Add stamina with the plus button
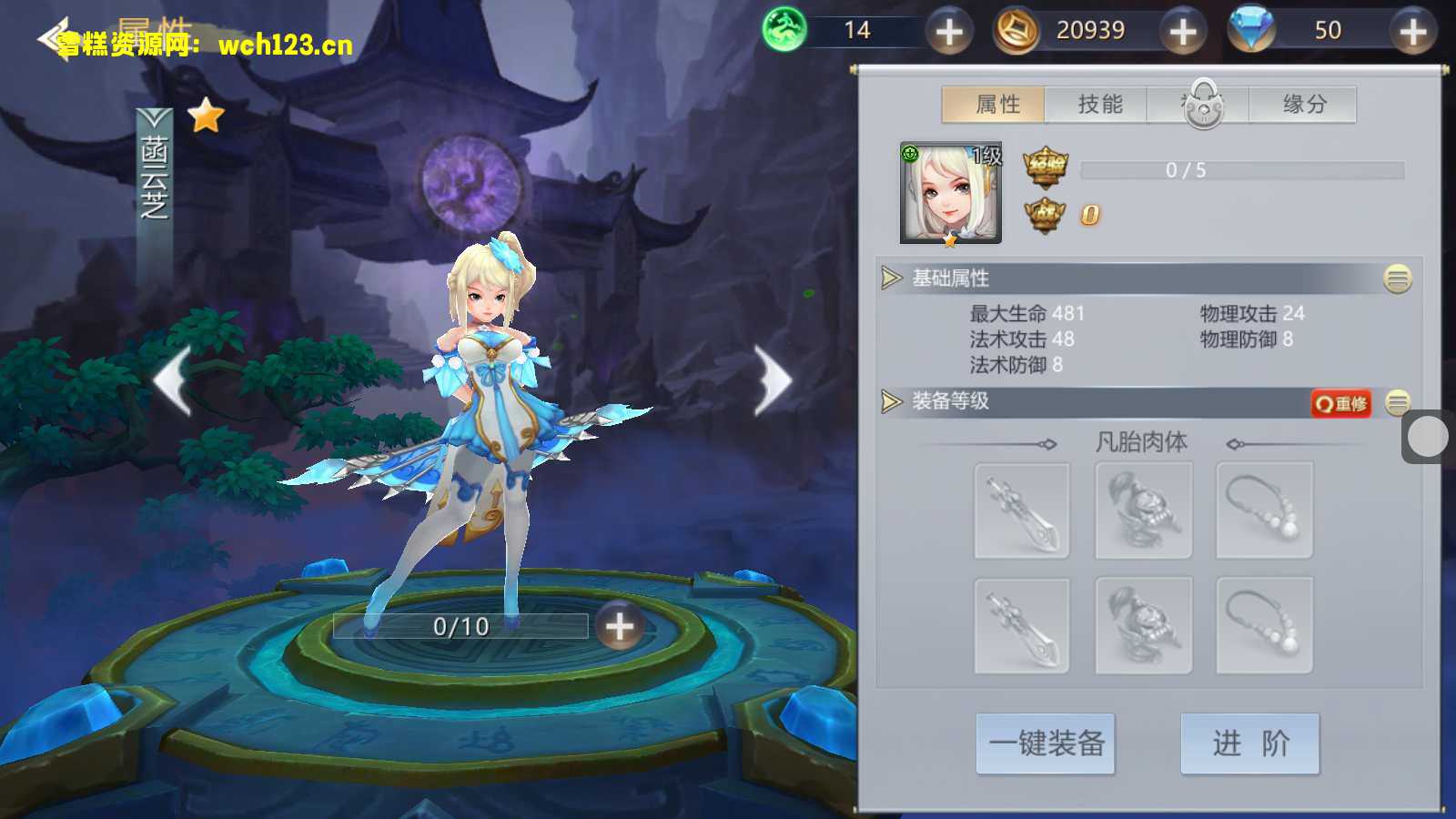 click(949, 32)
